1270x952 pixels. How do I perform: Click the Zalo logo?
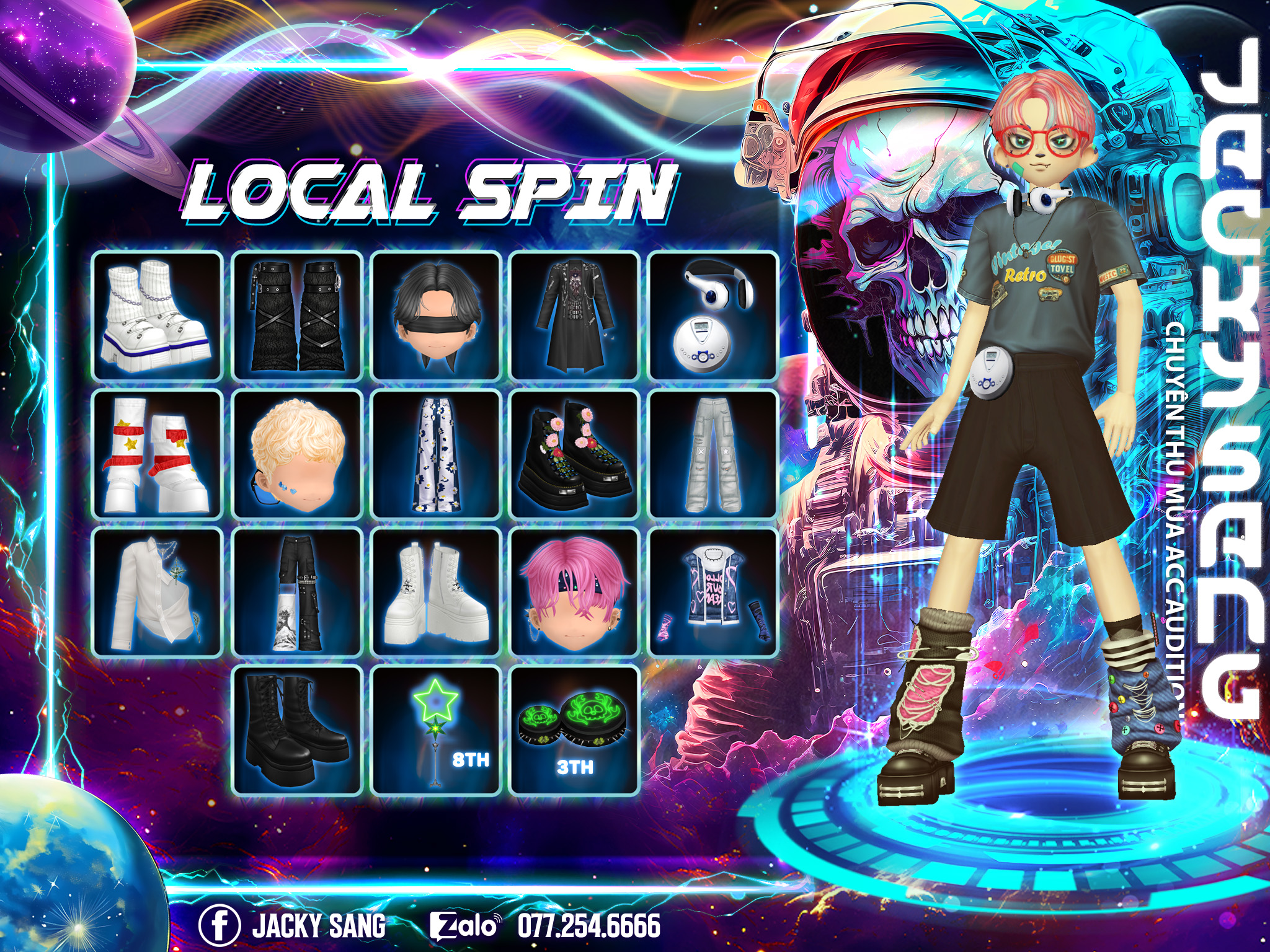(x=464, y=925)
